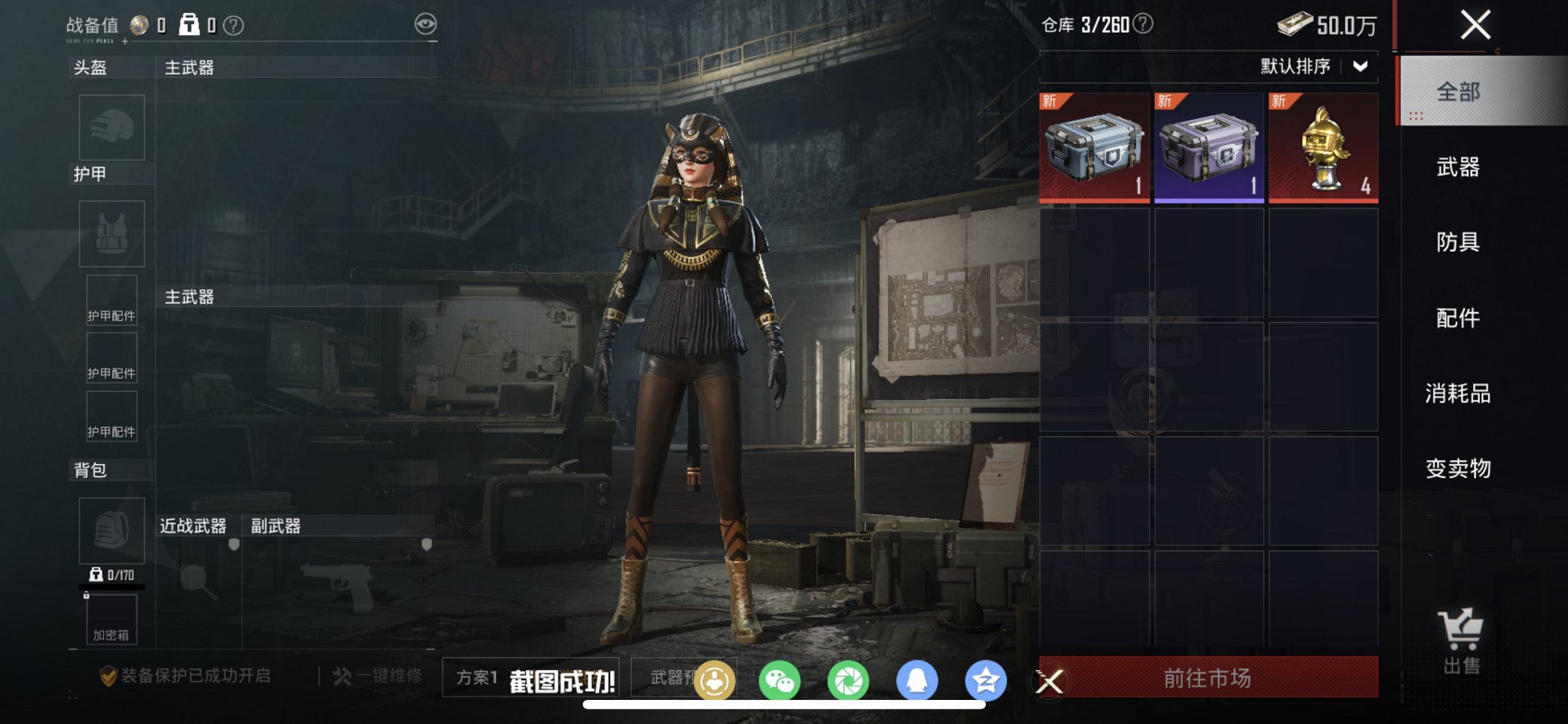The width and height of the screenshot is (1568, 724).
Task: Click the empty helmet equipment slot
Action: [x=111, y=127]
